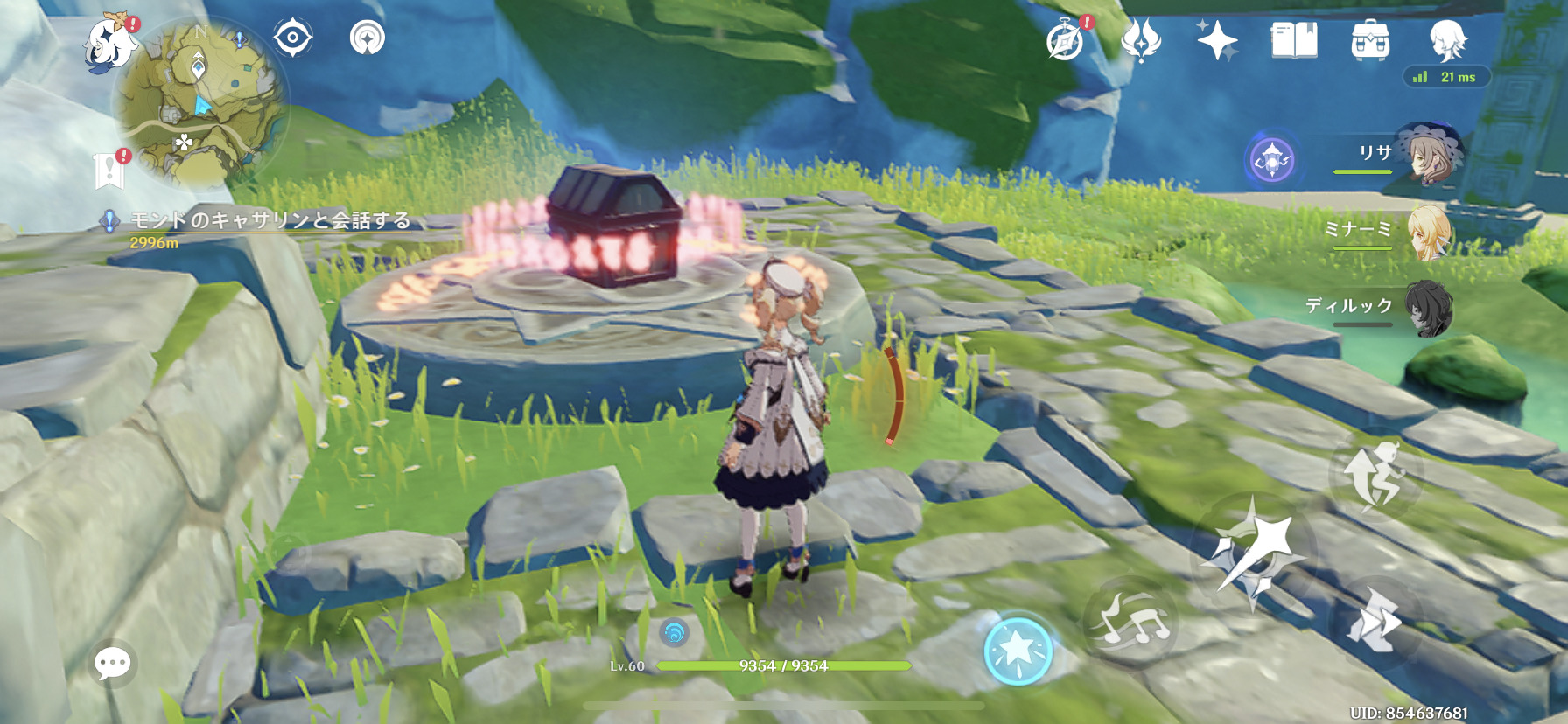The image size is (1568, 724).
Task: Open the compass events icon
Action: [x=1066, y=40]
